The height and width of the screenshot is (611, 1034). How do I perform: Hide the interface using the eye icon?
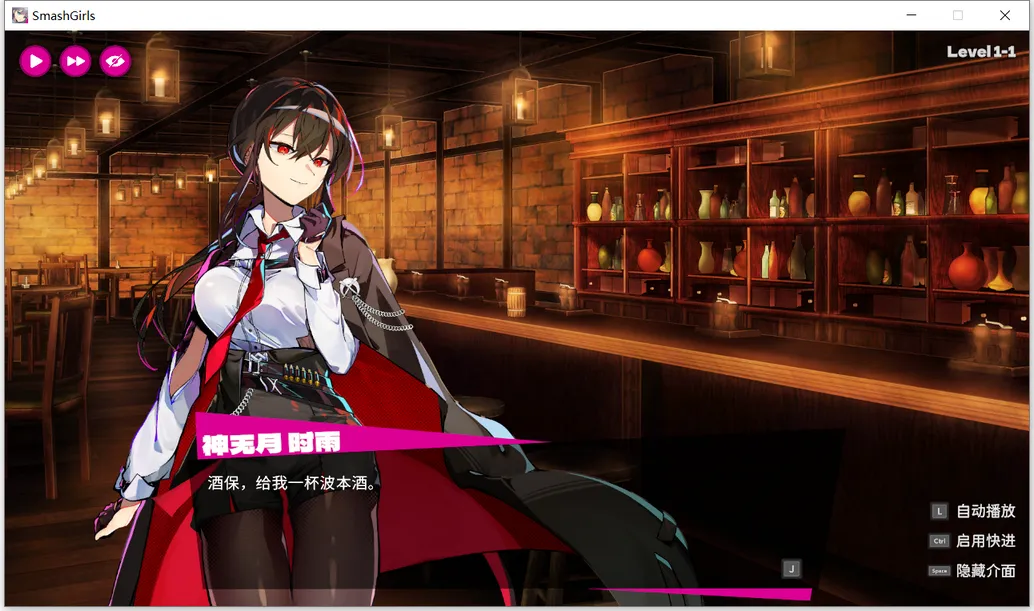115,61
